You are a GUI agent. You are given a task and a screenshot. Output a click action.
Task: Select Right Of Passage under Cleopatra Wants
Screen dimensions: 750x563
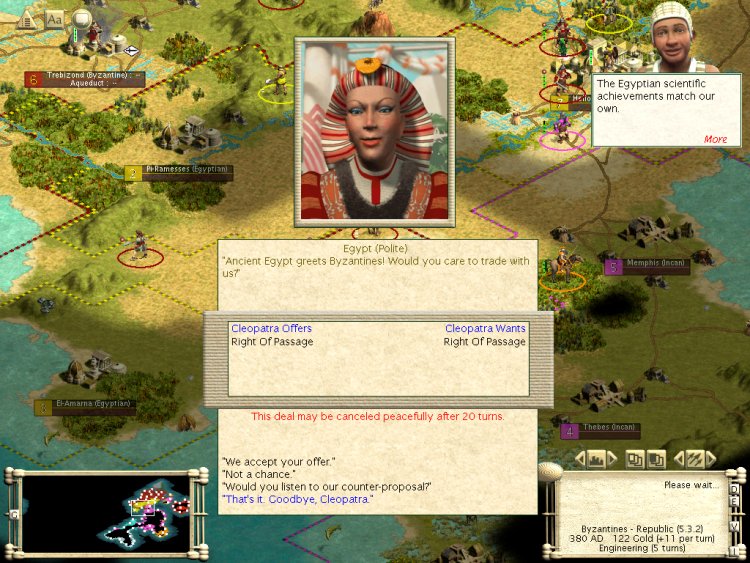click(x=484, y=342)
